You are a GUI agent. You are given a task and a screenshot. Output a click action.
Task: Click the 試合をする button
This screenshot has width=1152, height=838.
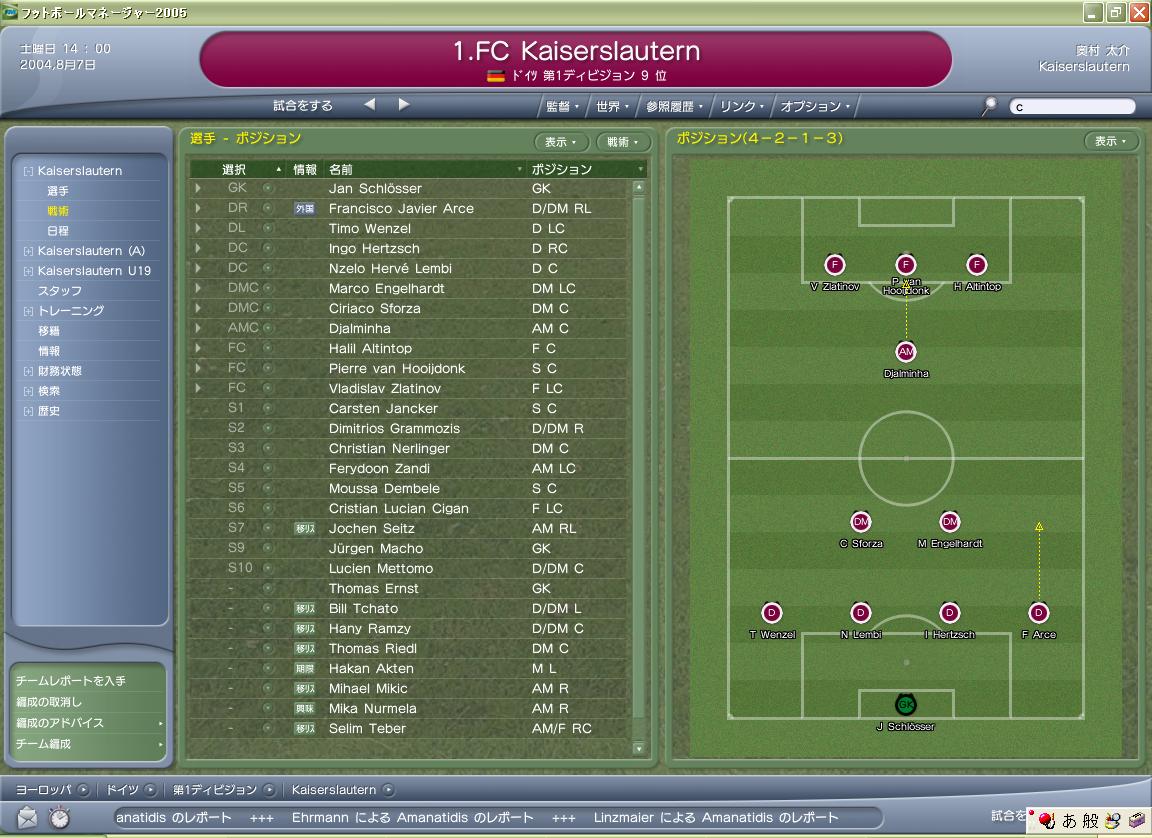point(303,105)
